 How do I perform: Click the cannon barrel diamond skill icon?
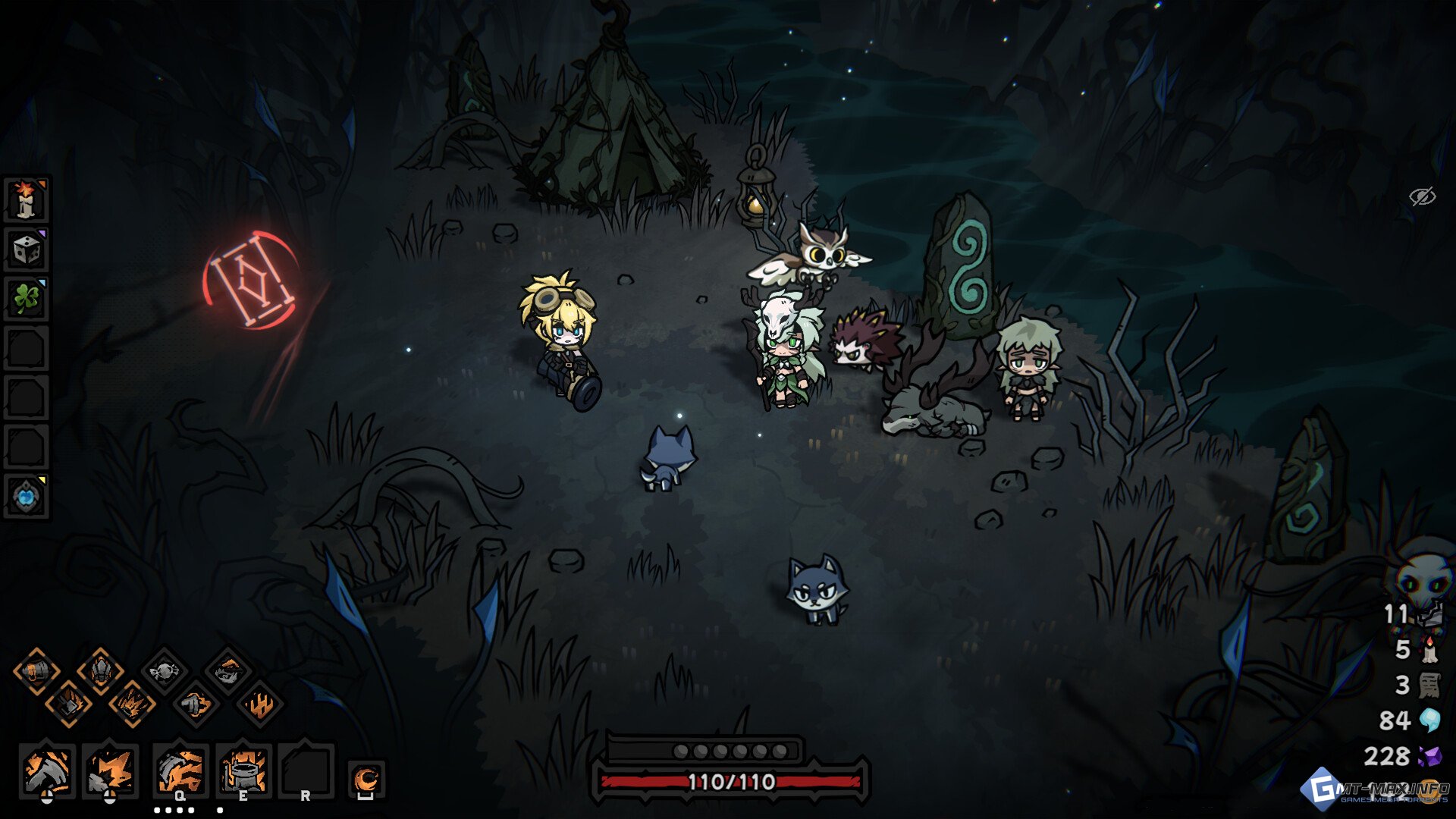[x=36, y=671]
